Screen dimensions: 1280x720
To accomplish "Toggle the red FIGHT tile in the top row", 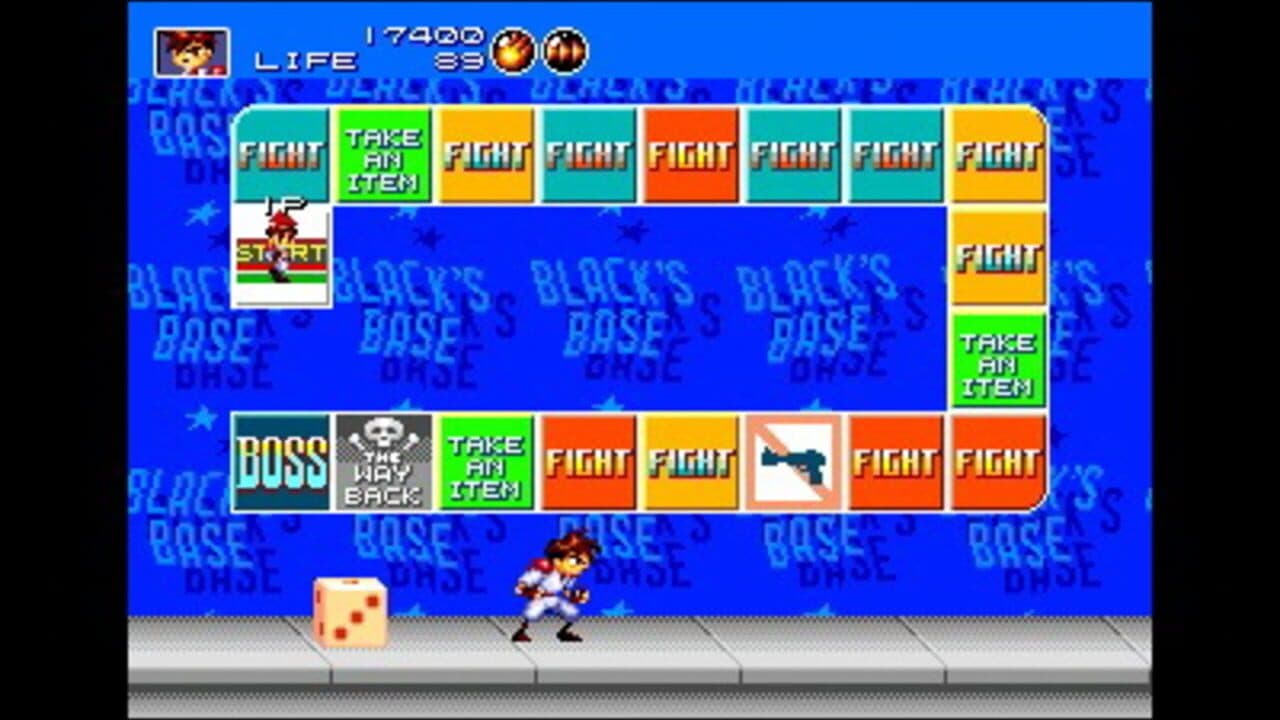I will (690, 155).
